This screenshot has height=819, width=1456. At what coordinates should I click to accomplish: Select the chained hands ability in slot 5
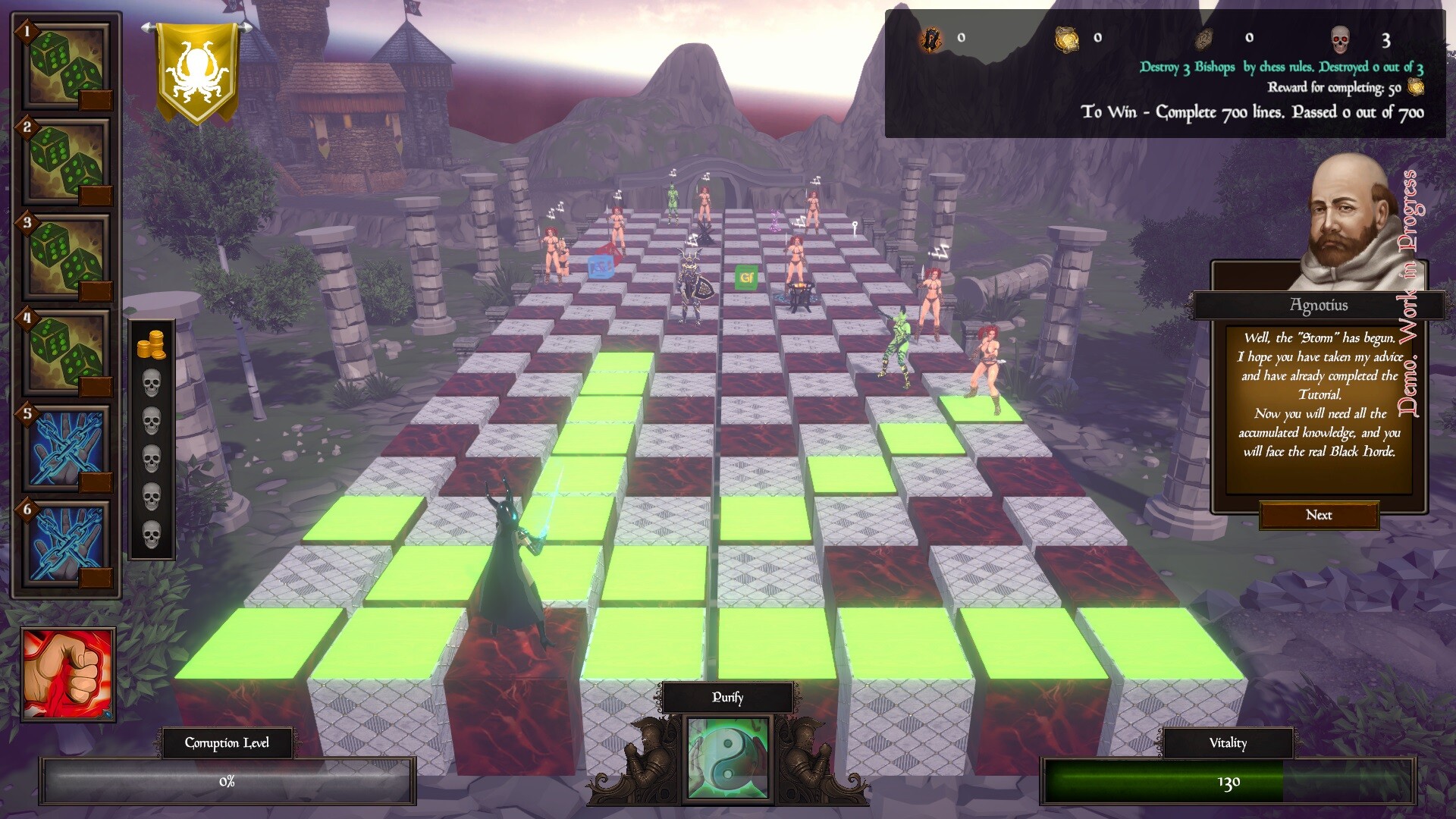64,447
